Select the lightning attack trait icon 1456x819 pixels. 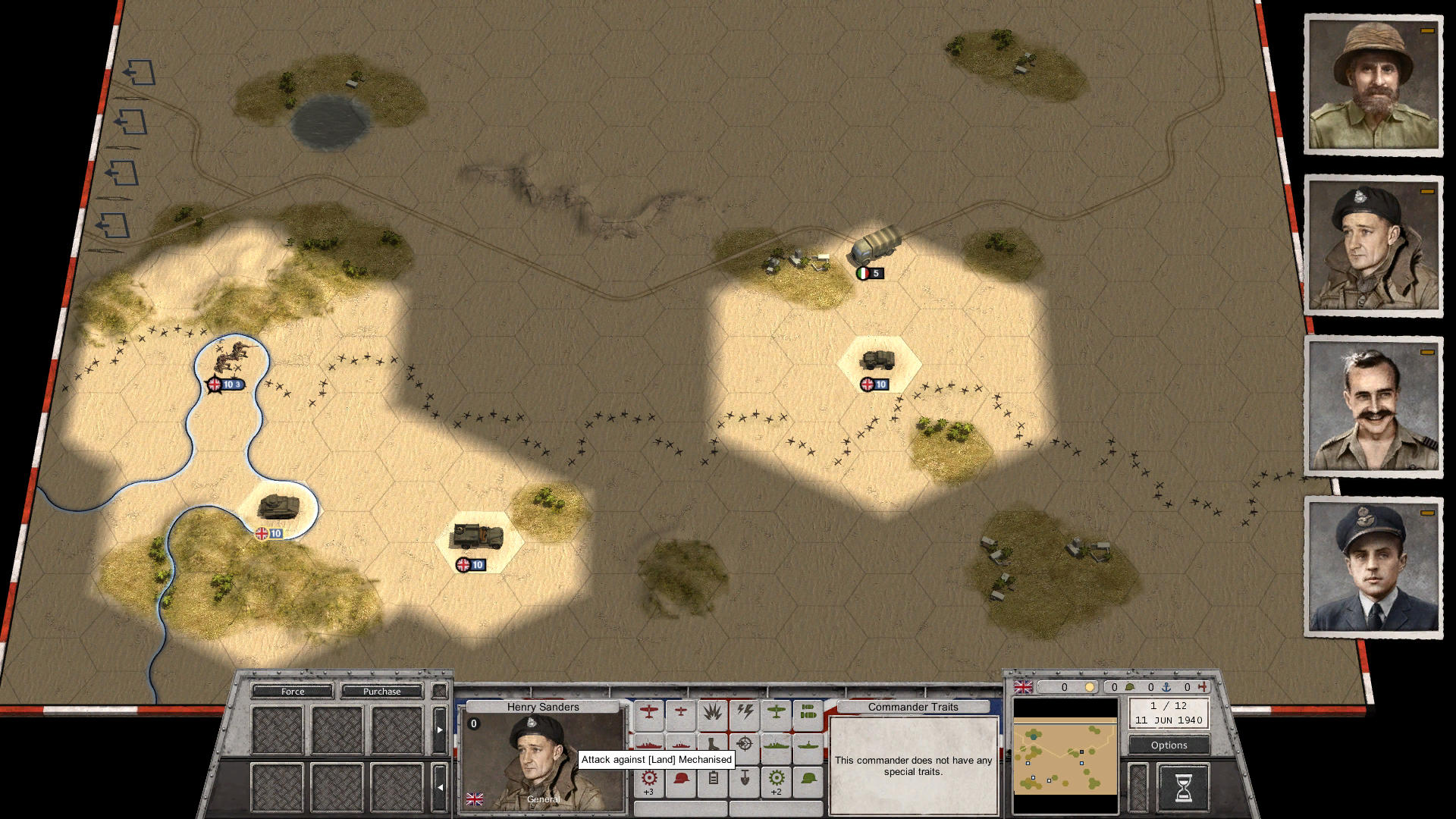click(745, 714)
